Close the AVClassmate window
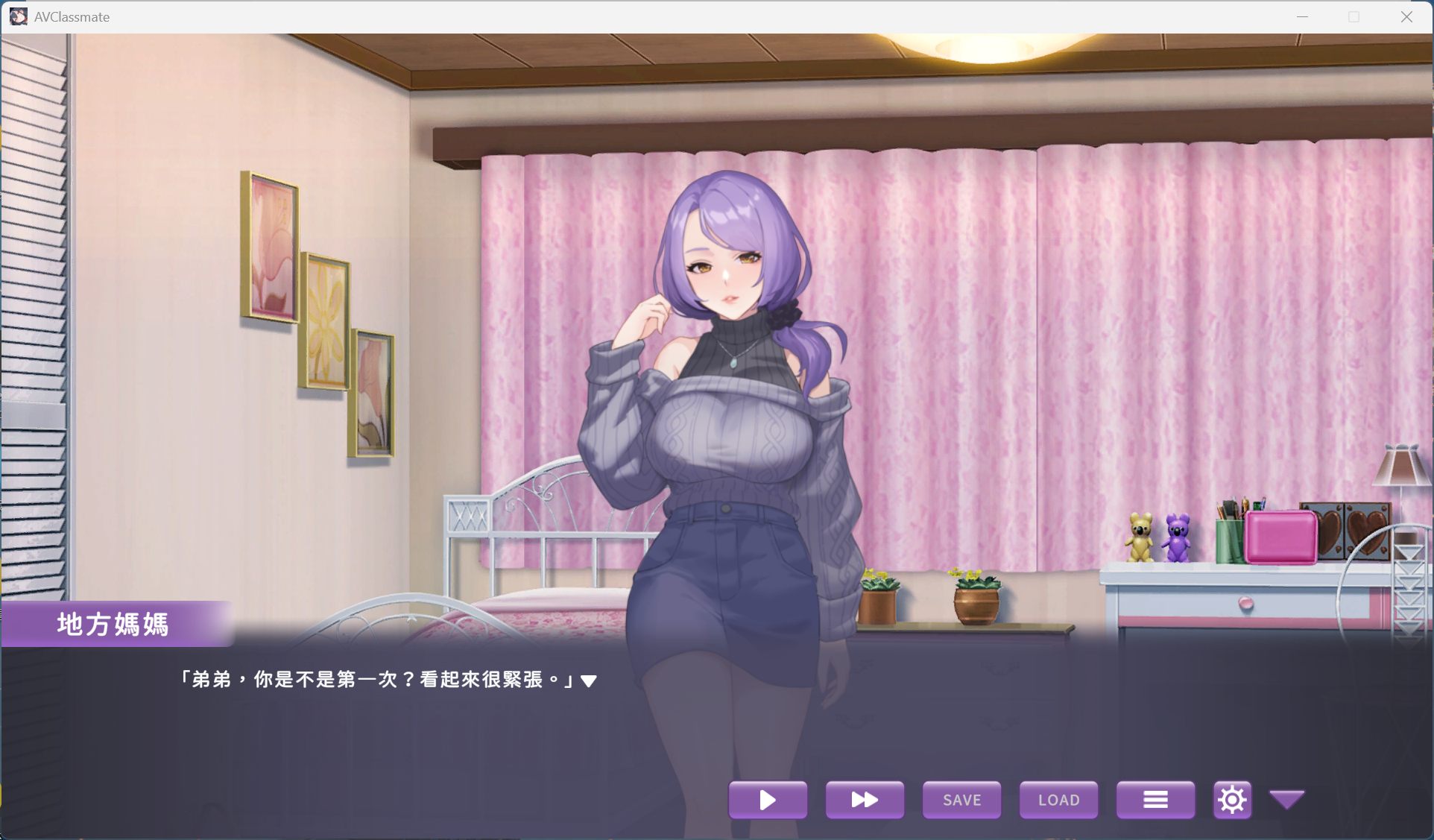Viewport: 1434px width, 840px height. coord(1406,16)
